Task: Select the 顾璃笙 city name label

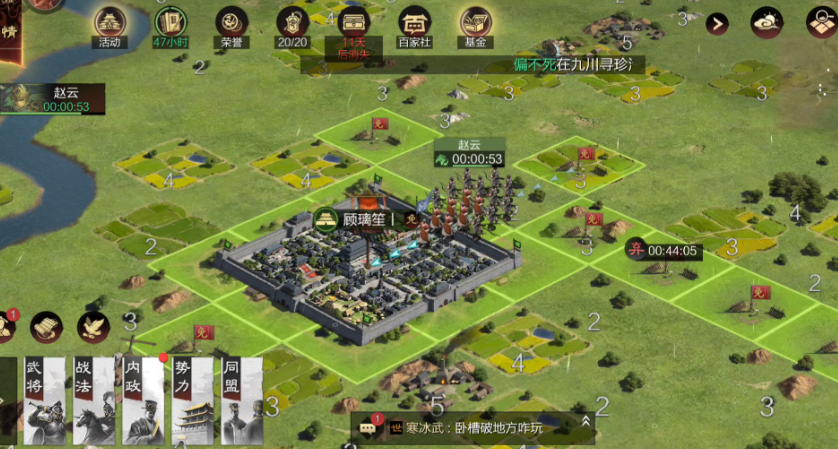Action: (361, 219)
